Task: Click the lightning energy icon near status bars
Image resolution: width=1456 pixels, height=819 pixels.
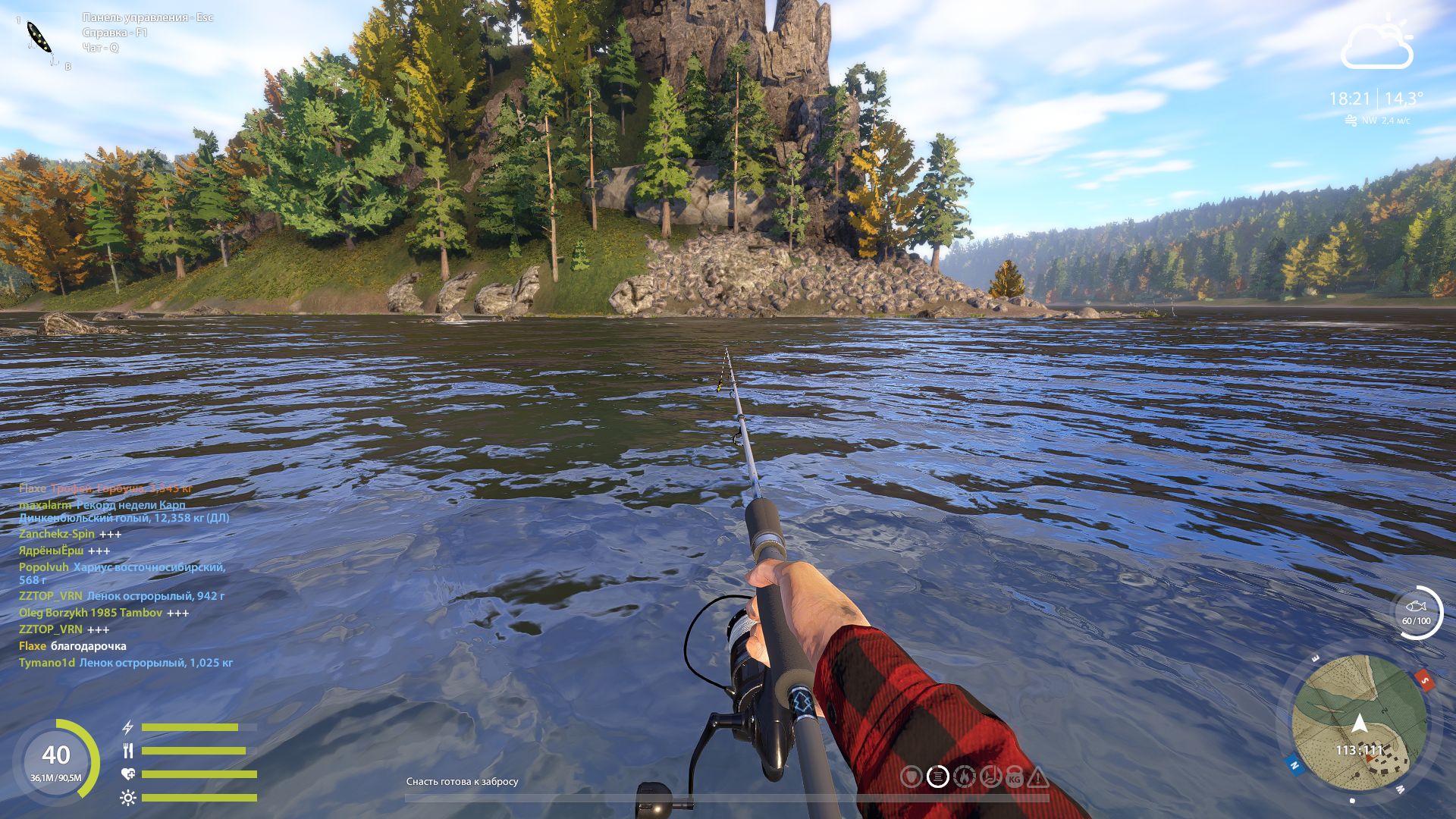Action: coord(127,727)
